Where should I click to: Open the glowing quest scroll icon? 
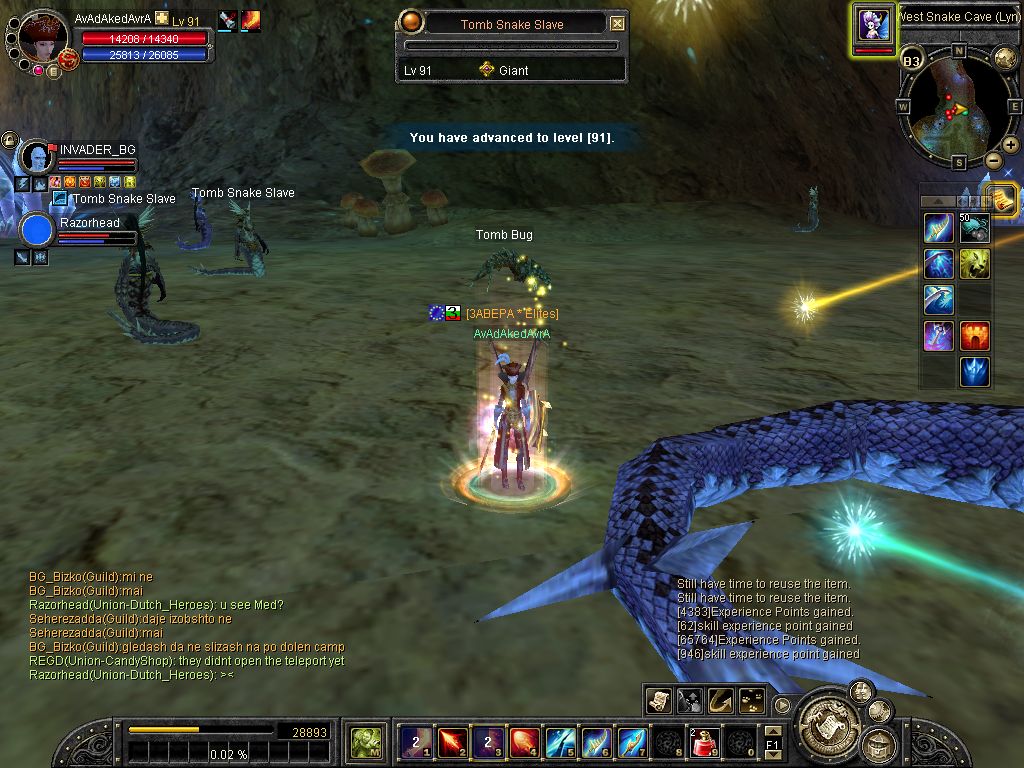click(x=1002, y=199)
